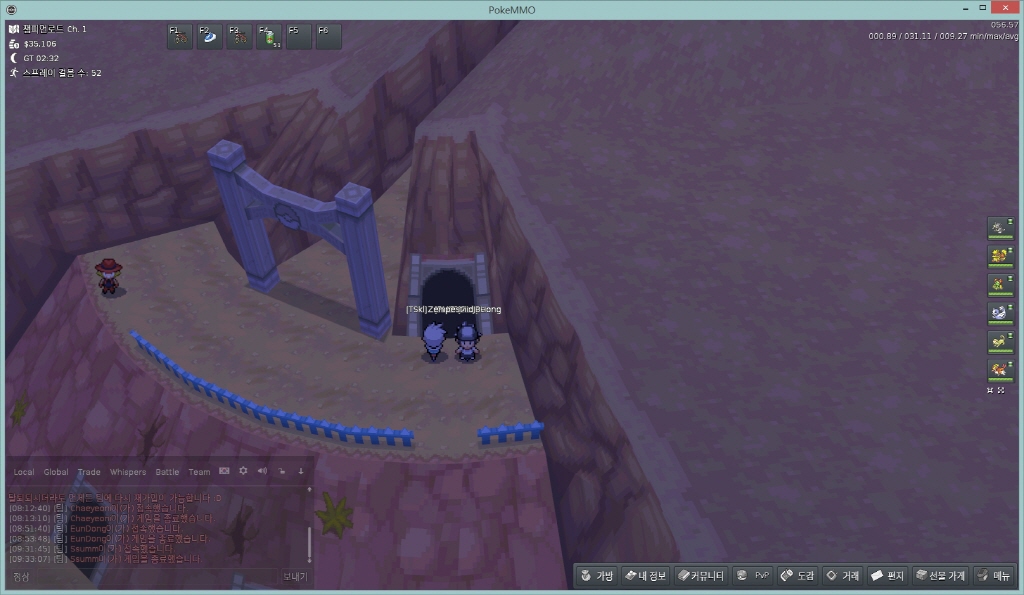Image resolution: width=1024 pixels, height=595 pixels.
Task: Open the 메뉴 main menu
Action: (994, 576)
